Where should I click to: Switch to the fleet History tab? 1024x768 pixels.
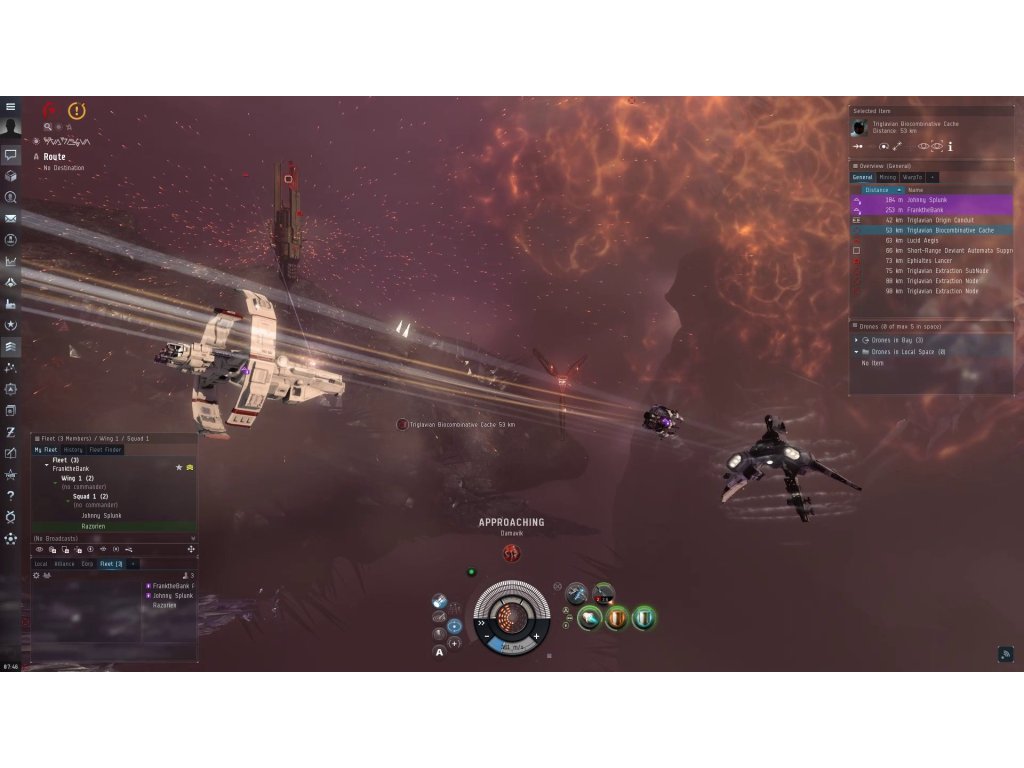tap(73, 450)
